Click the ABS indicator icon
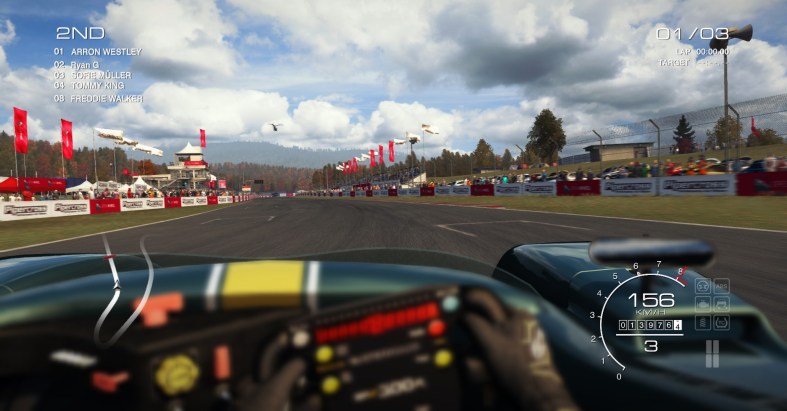Screen dimensions: 787x411 point(721,286)
